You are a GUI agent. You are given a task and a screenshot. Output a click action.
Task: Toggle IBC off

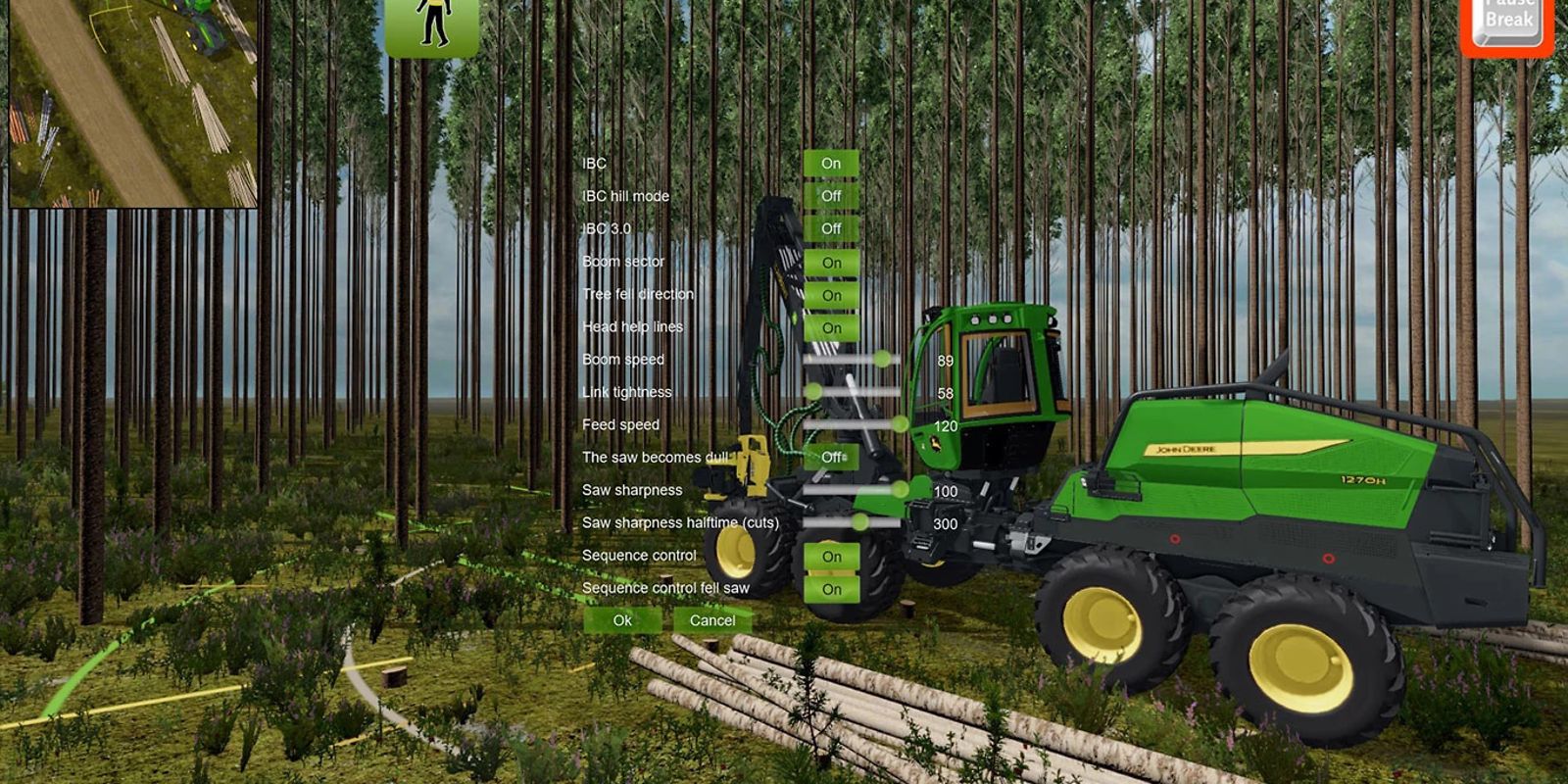(x=832, y=163)
